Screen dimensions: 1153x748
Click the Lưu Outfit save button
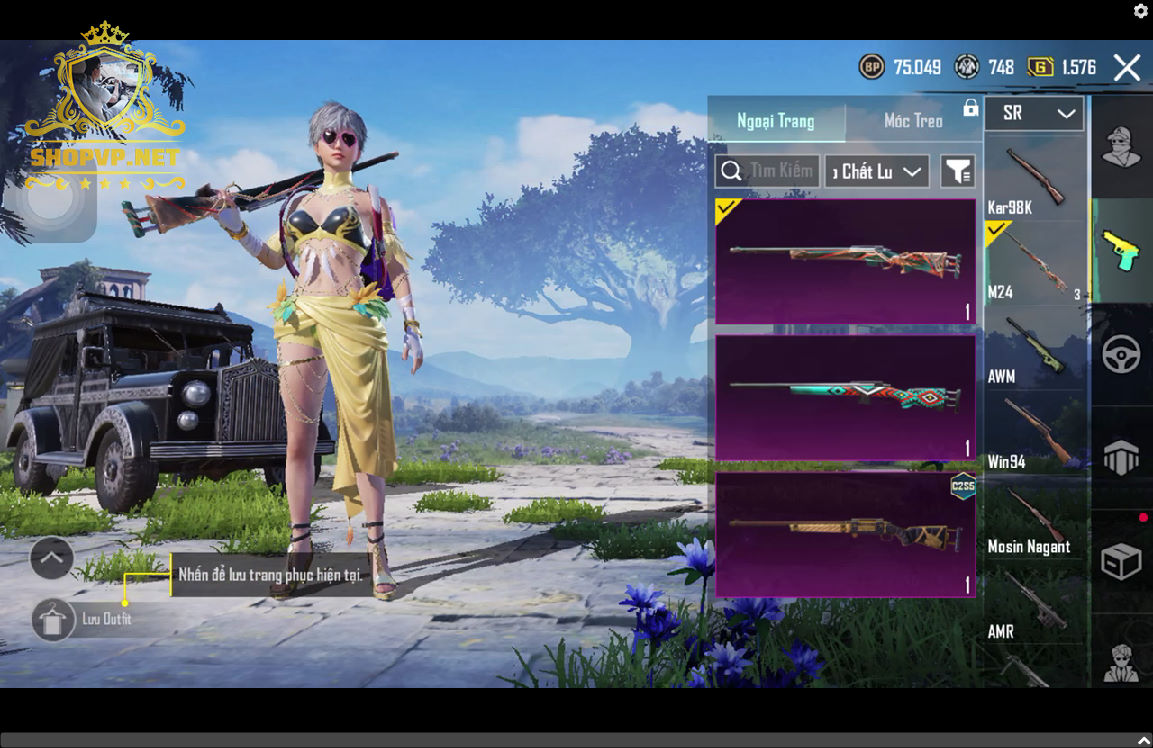(54, 620)
